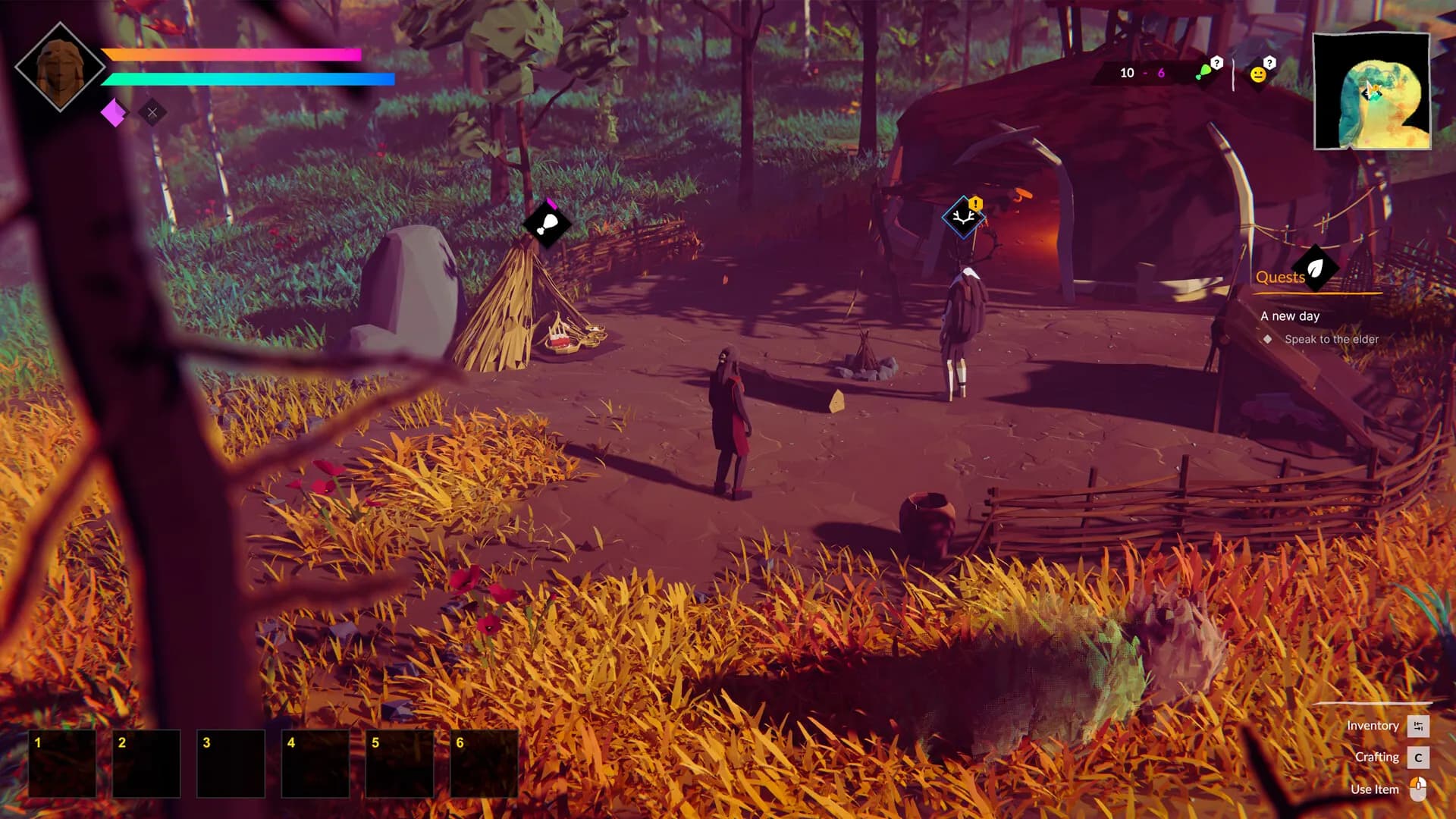Switch to the Inventory screen
The width and height of the screenshot is (1456, 819).
pos(1372,726)
